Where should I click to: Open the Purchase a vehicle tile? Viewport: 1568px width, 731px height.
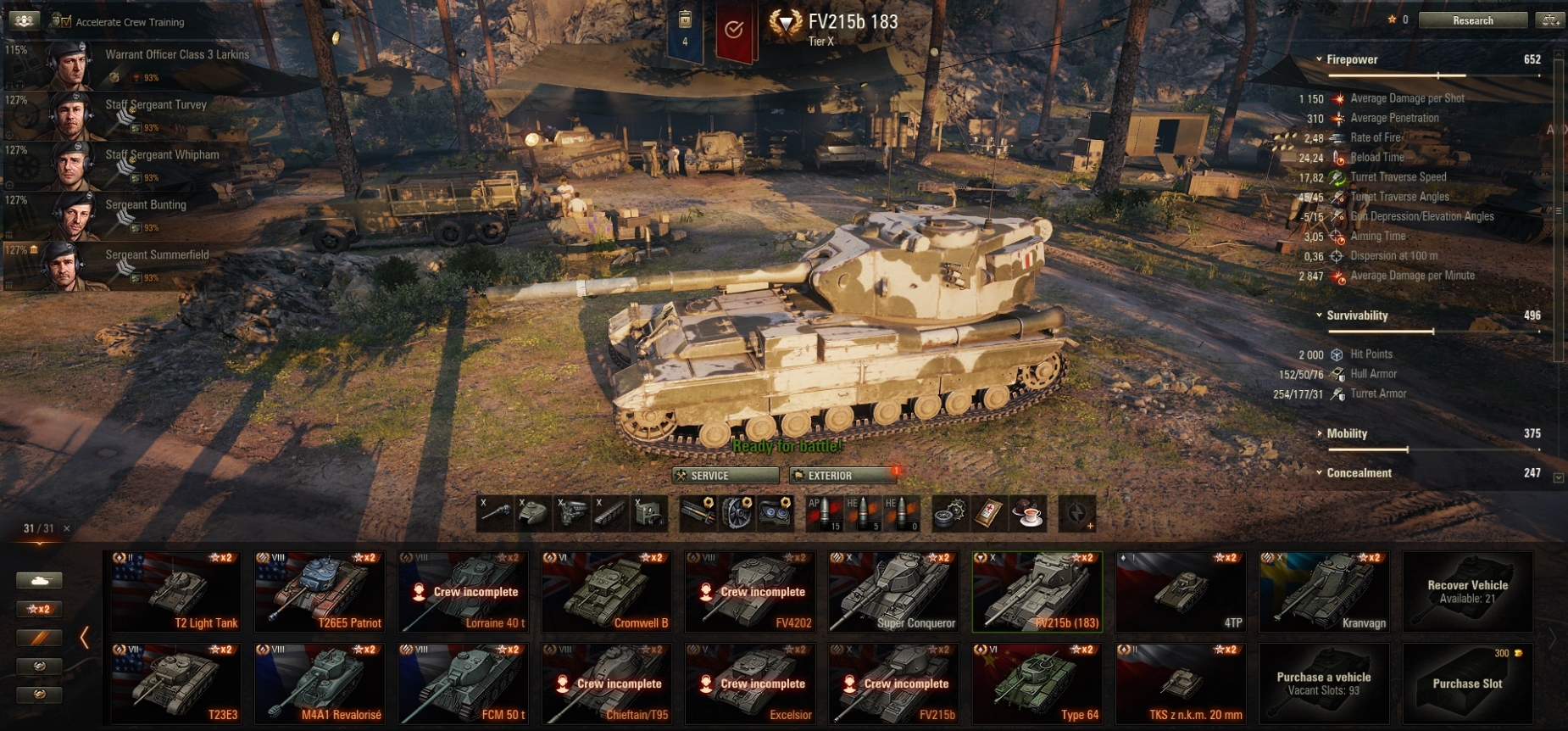(x=1324, y=684)
